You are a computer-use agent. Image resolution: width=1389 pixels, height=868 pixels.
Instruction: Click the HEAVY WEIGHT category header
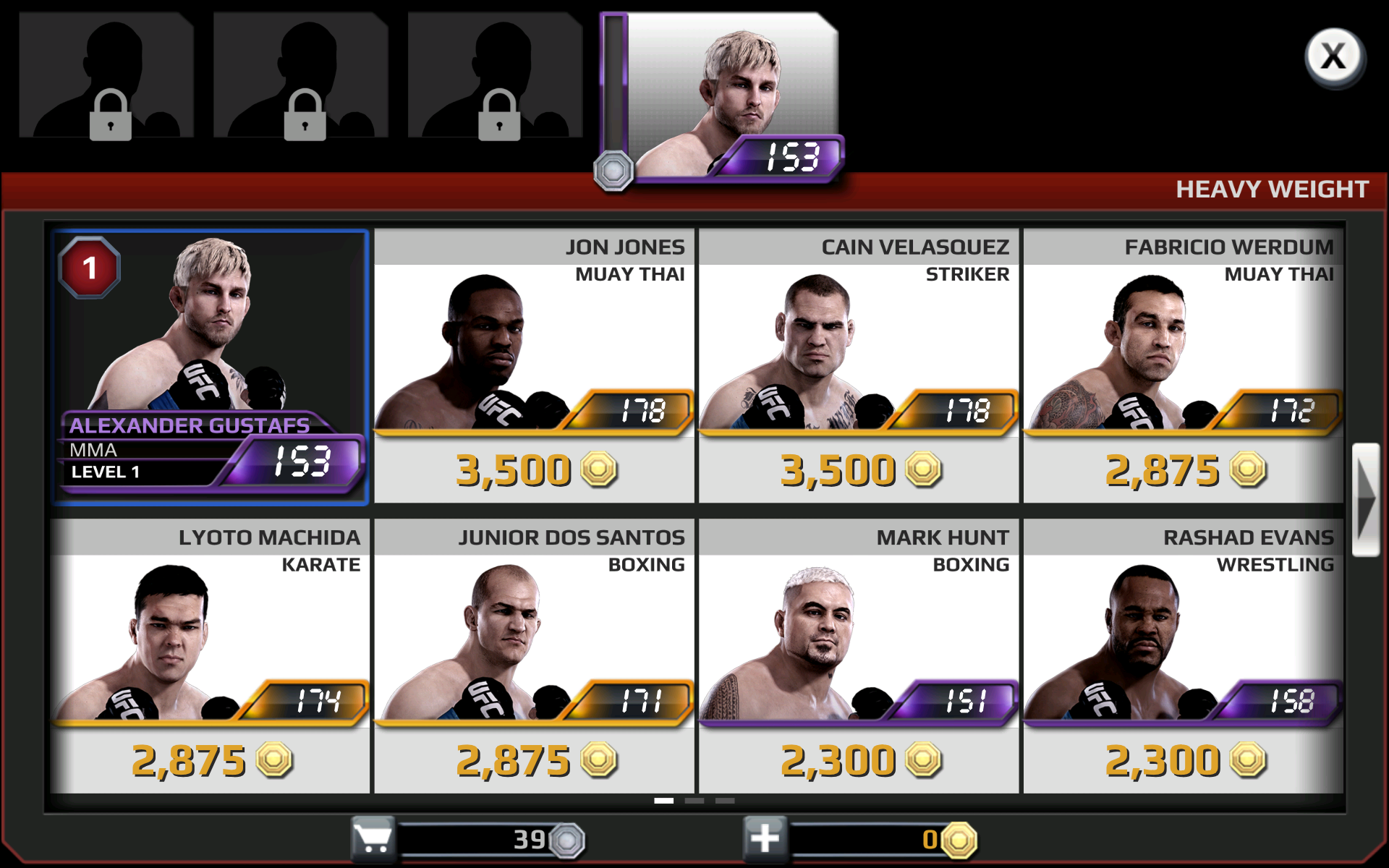click(x=1270, y=190)
